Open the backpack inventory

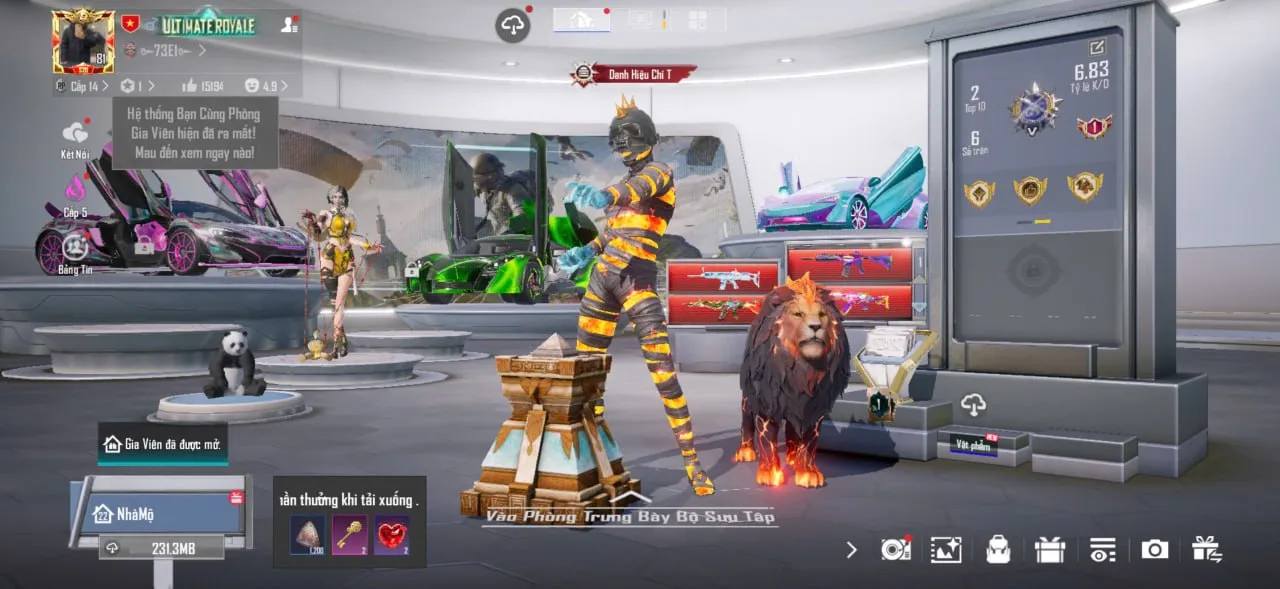point(998,549)
